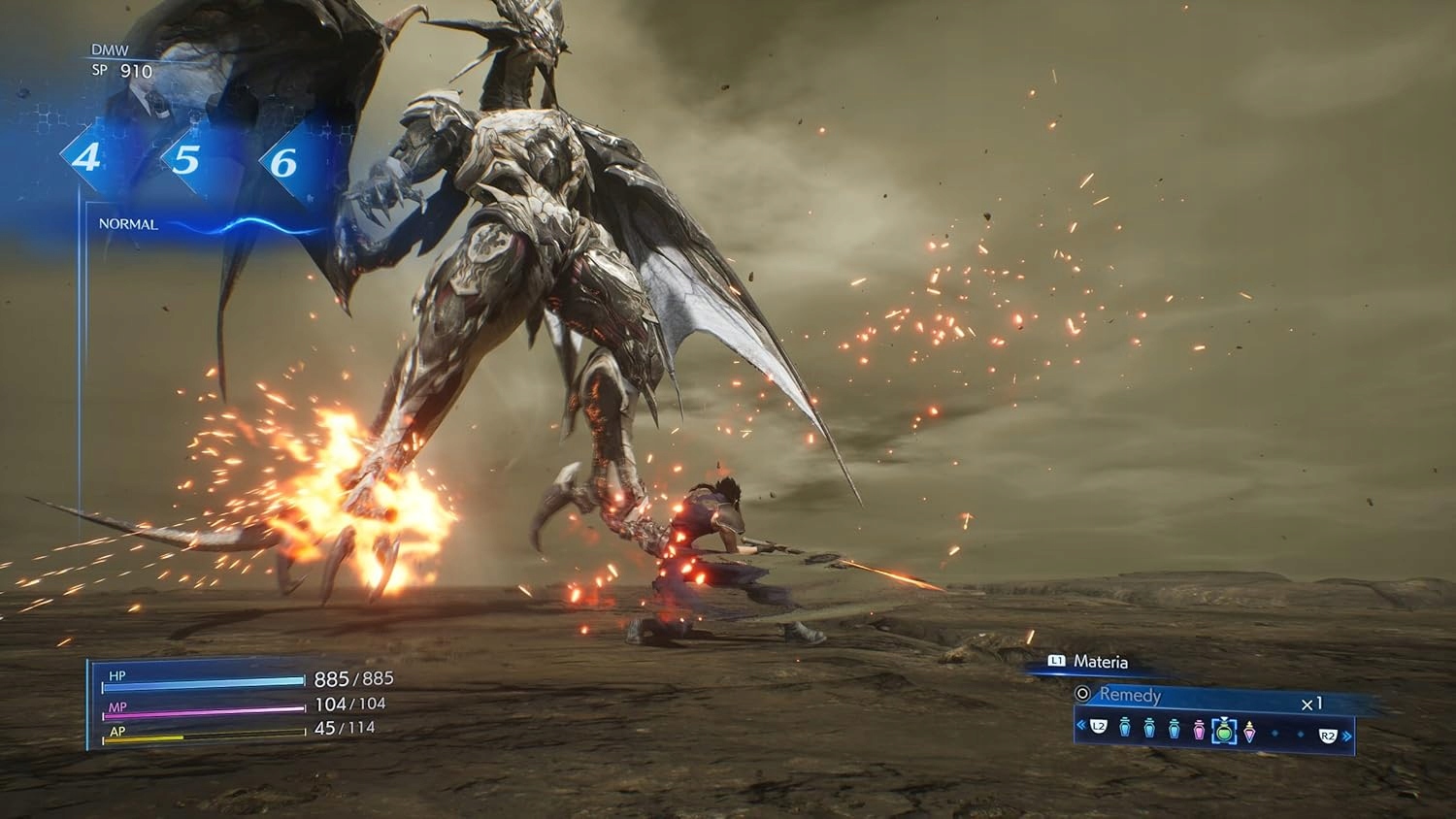Choose the pink diamond-shaped vial item

click(1249, 731)
